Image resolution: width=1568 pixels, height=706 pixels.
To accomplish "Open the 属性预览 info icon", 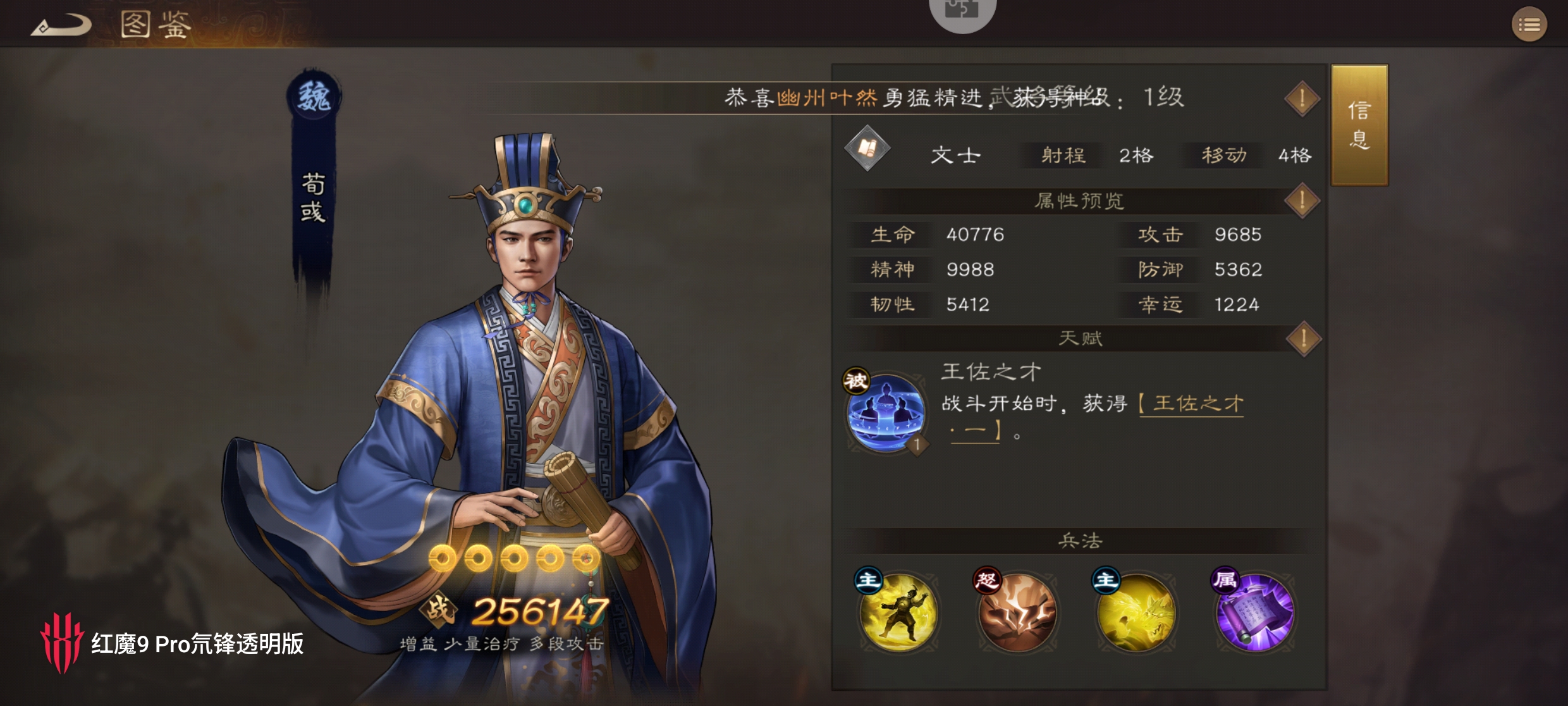I will tap(1302, 201).
